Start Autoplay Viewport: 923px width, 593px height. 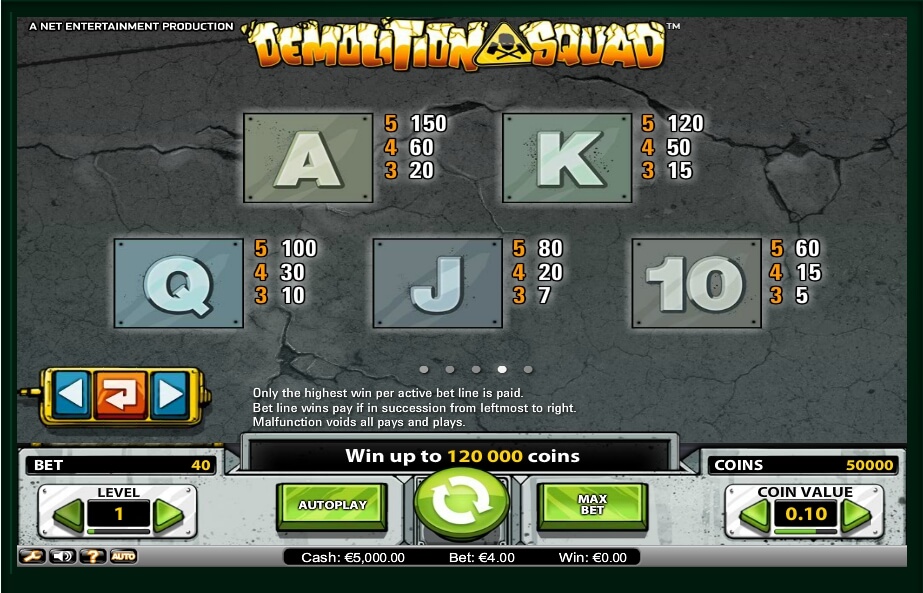(331, 506)
